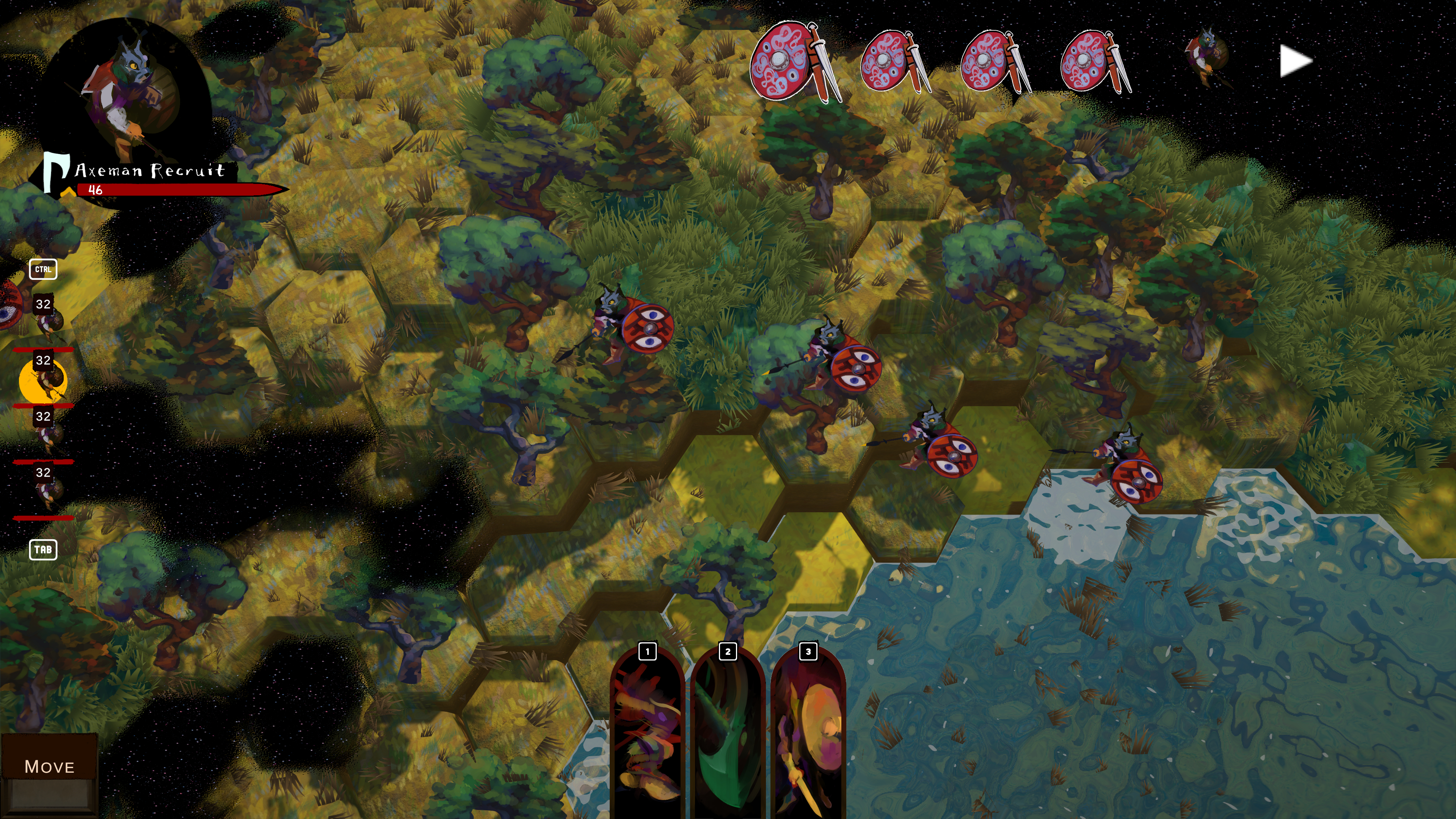
Task: Click the Move button
Action: coord(49,766)
